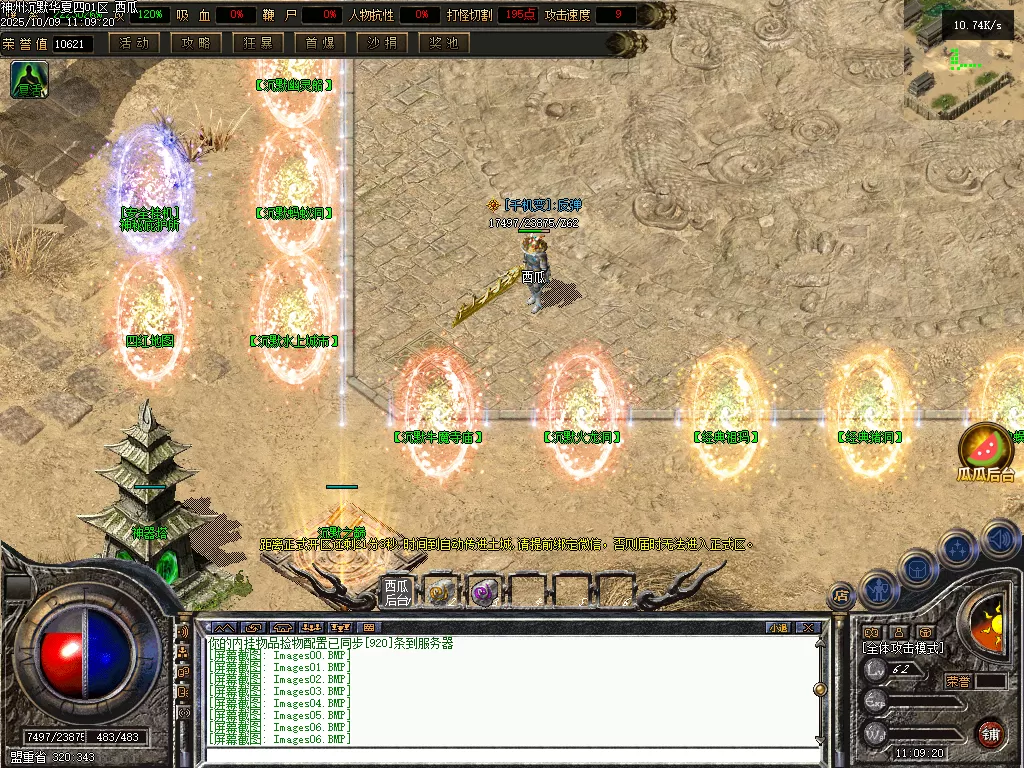Open the 店 shop round button

(841, 597)
